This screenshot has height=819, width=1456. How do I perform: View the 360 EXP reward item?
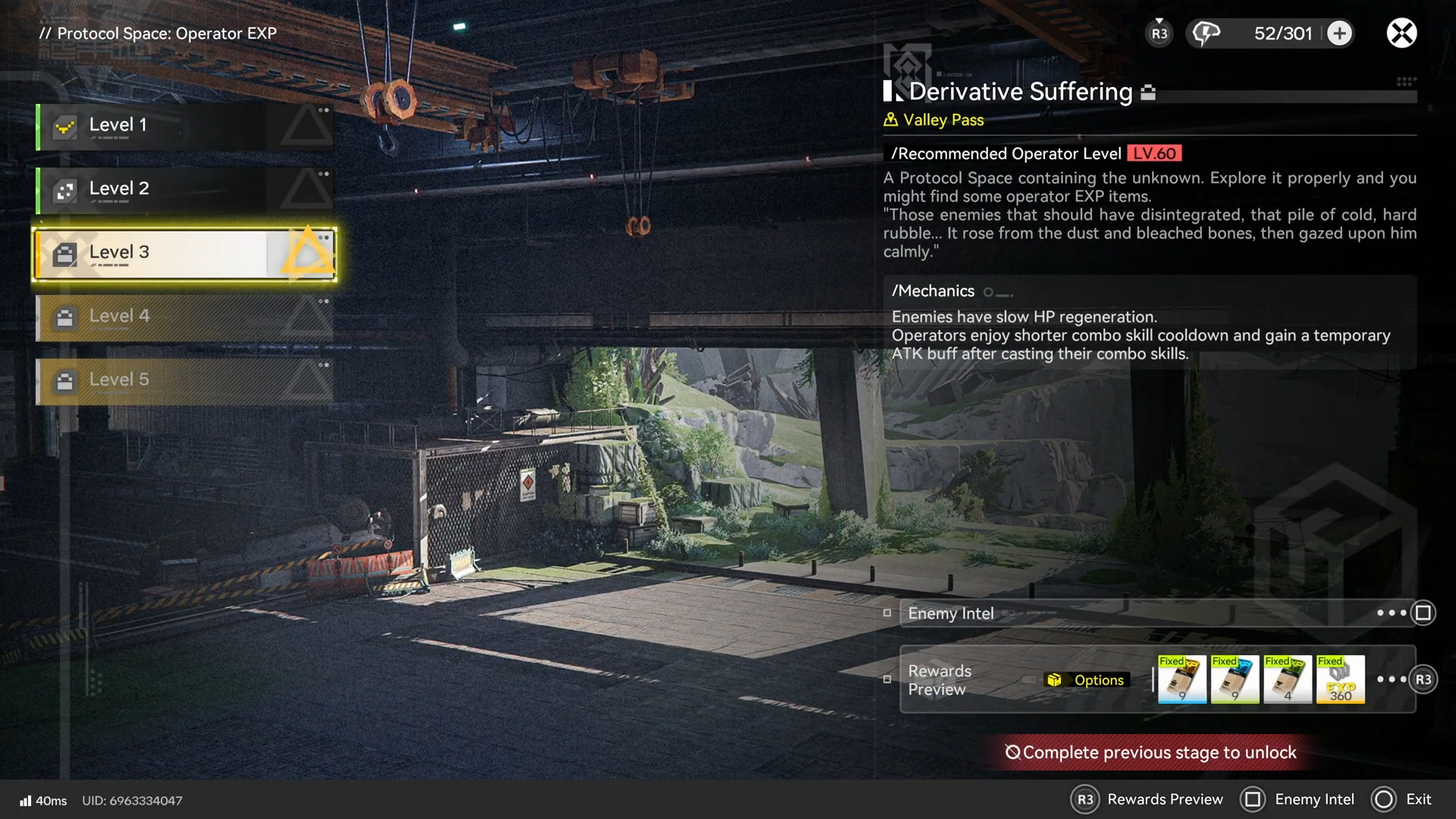[1340, 679]
